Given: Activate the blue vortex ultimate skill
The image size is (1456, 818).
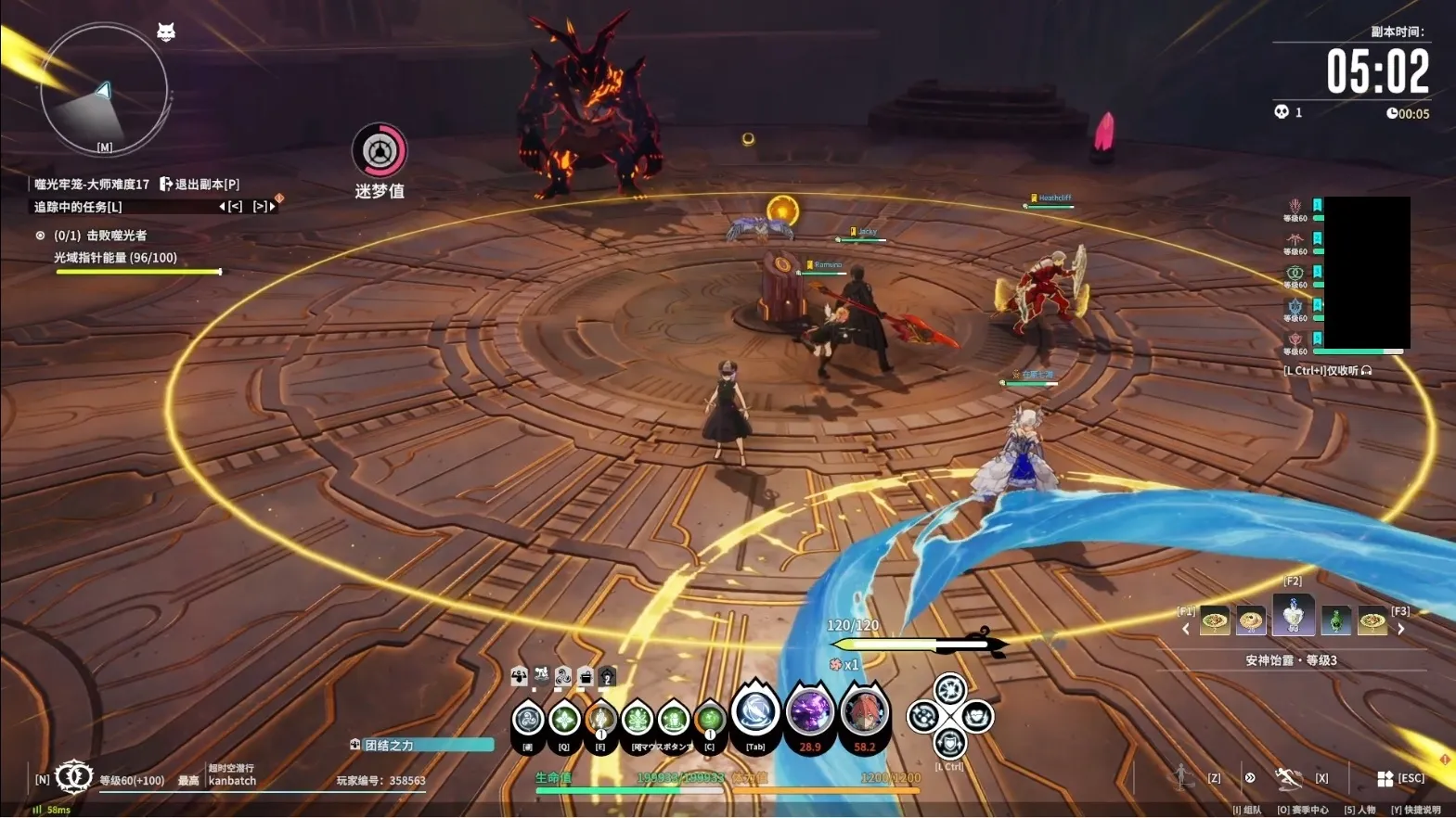Looking at the screenshot, I should pyautogui.click(x=755, y=713).
